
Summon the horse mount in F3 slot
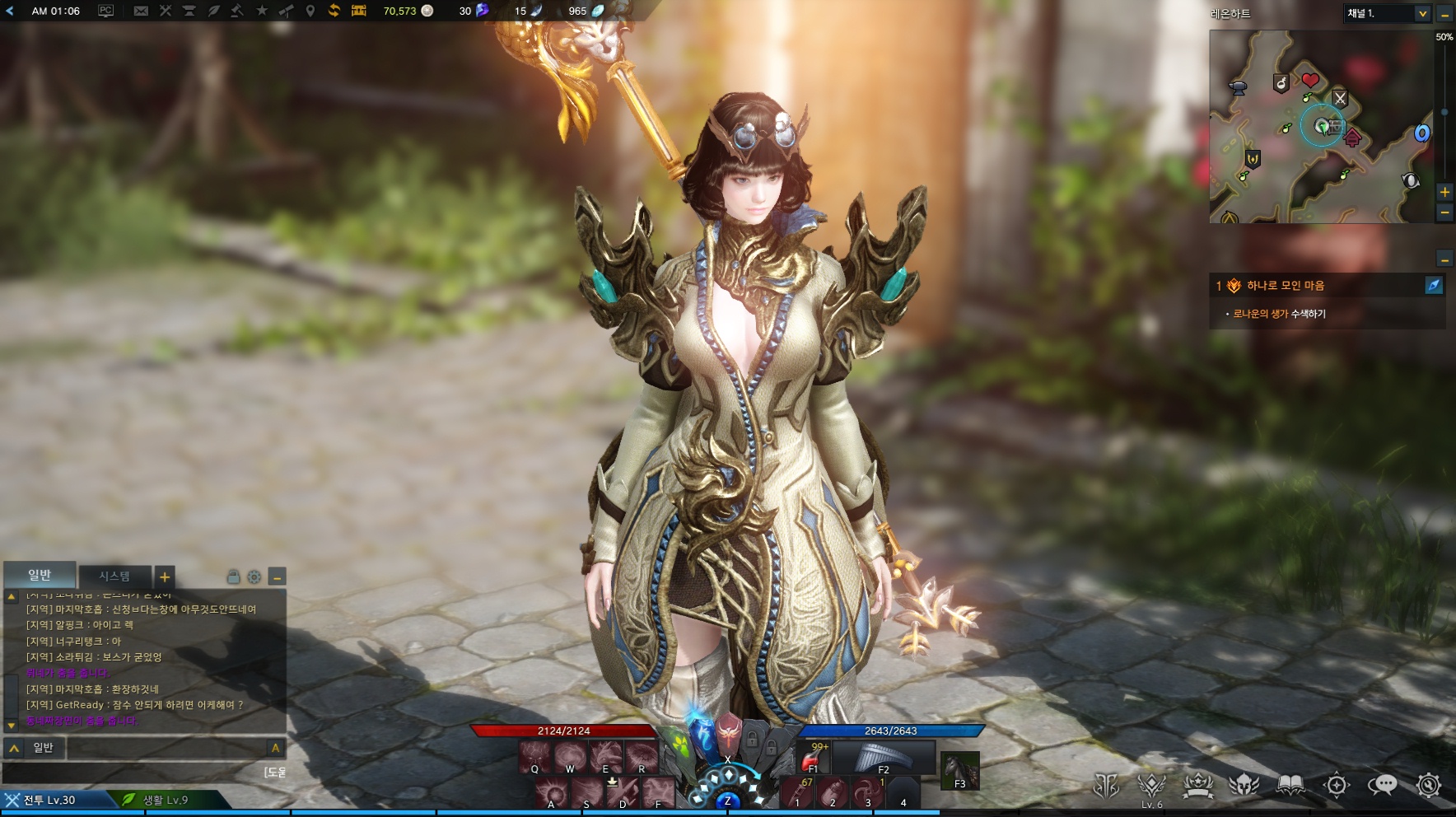pos(959,771)
